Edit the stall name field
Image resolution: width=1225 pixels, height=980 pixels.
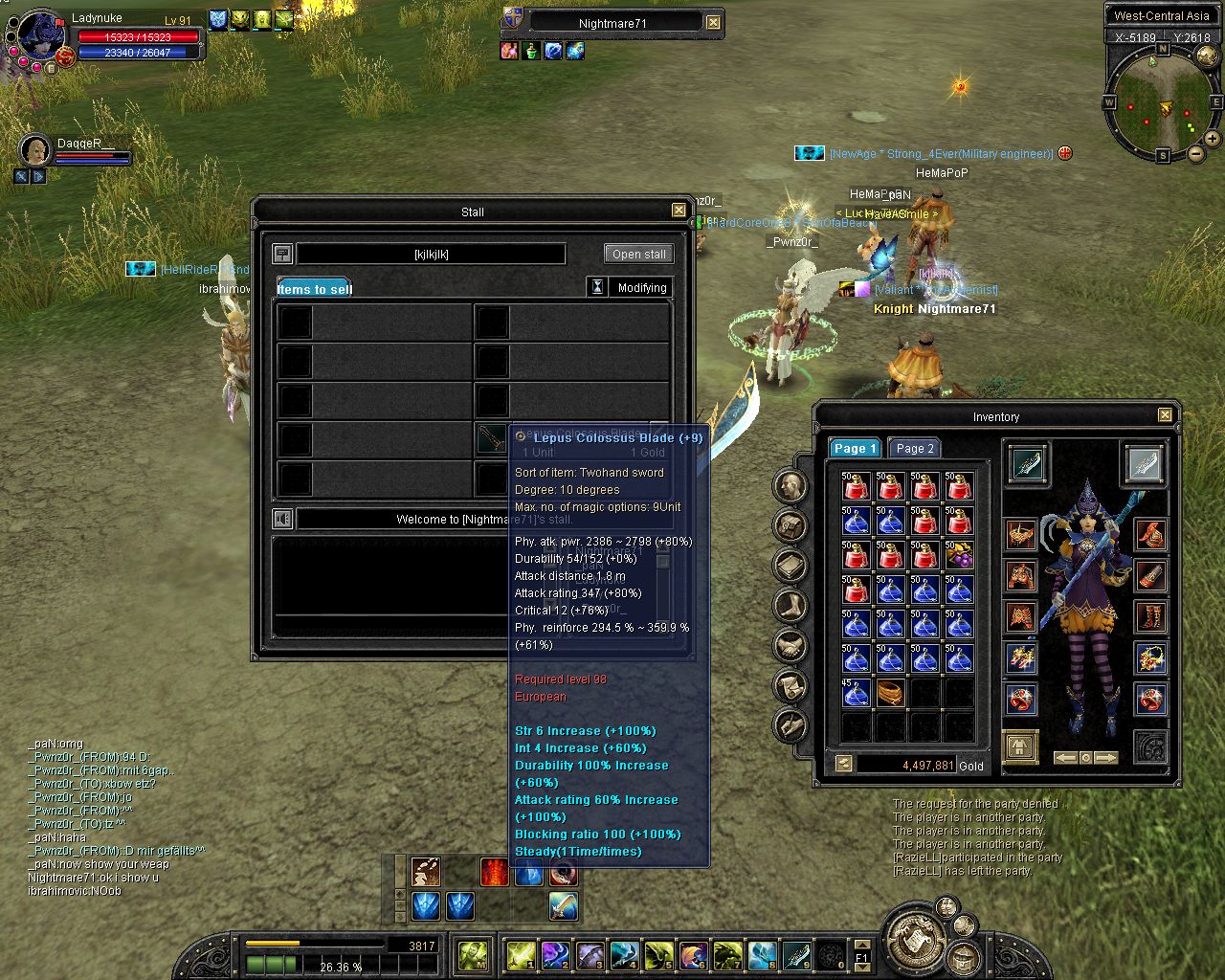(431, 254)
